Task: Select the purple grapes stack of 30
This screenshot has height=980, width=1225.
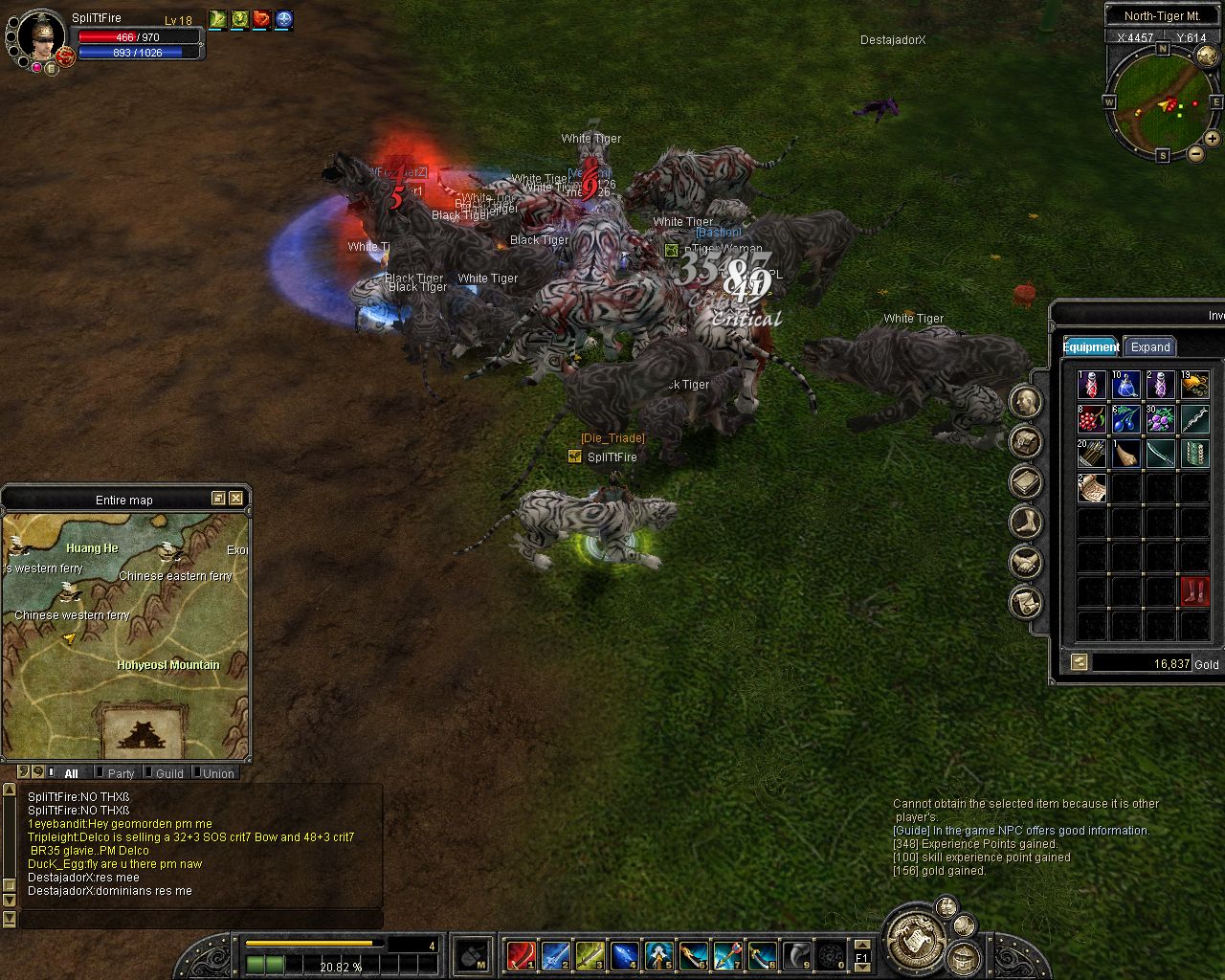Action: click(x=1160, y=419)
